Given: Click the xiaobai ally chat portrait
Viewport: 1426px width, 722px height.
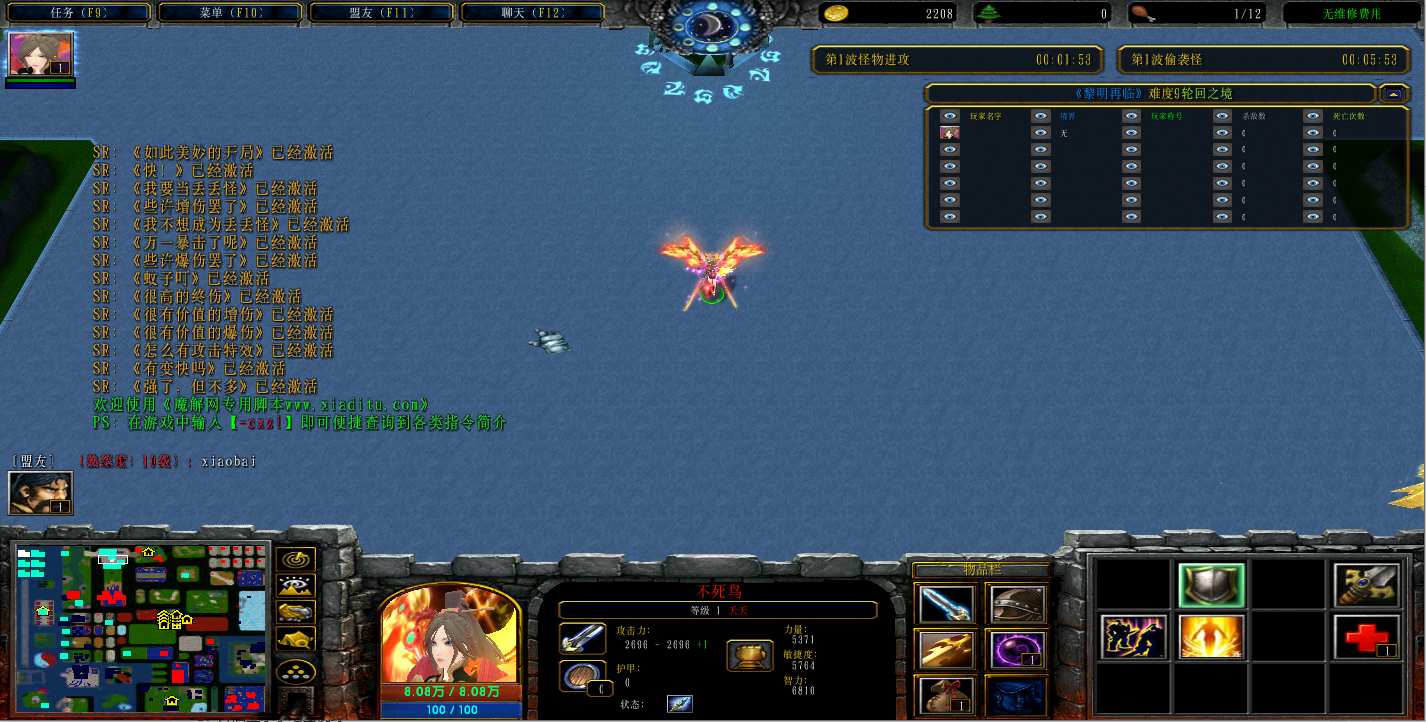Looking at the screenshot, I should pos(33,493).
